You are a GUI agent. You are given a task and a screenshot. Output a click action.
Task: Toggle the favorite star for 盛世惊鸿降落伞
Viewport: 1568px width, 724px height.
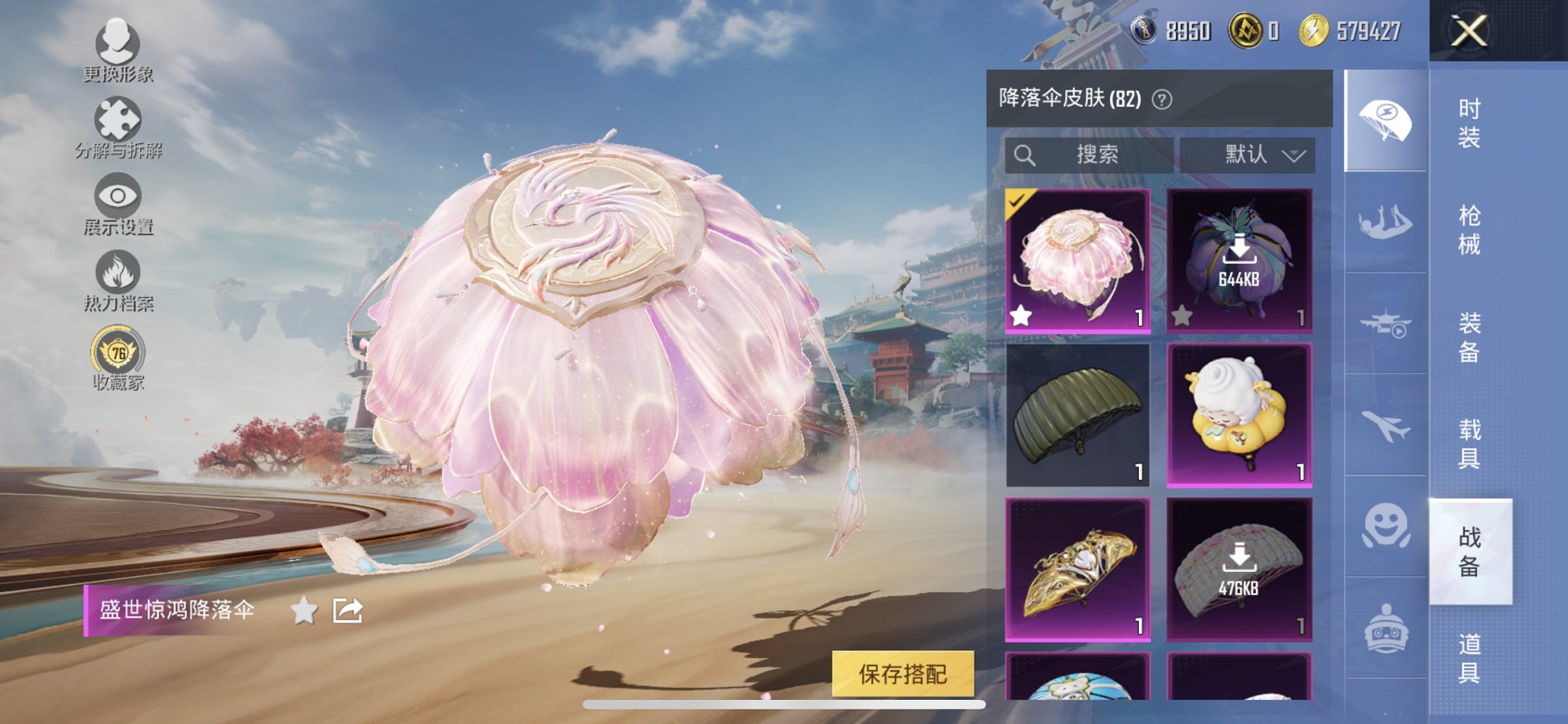[x=304, y=610]
